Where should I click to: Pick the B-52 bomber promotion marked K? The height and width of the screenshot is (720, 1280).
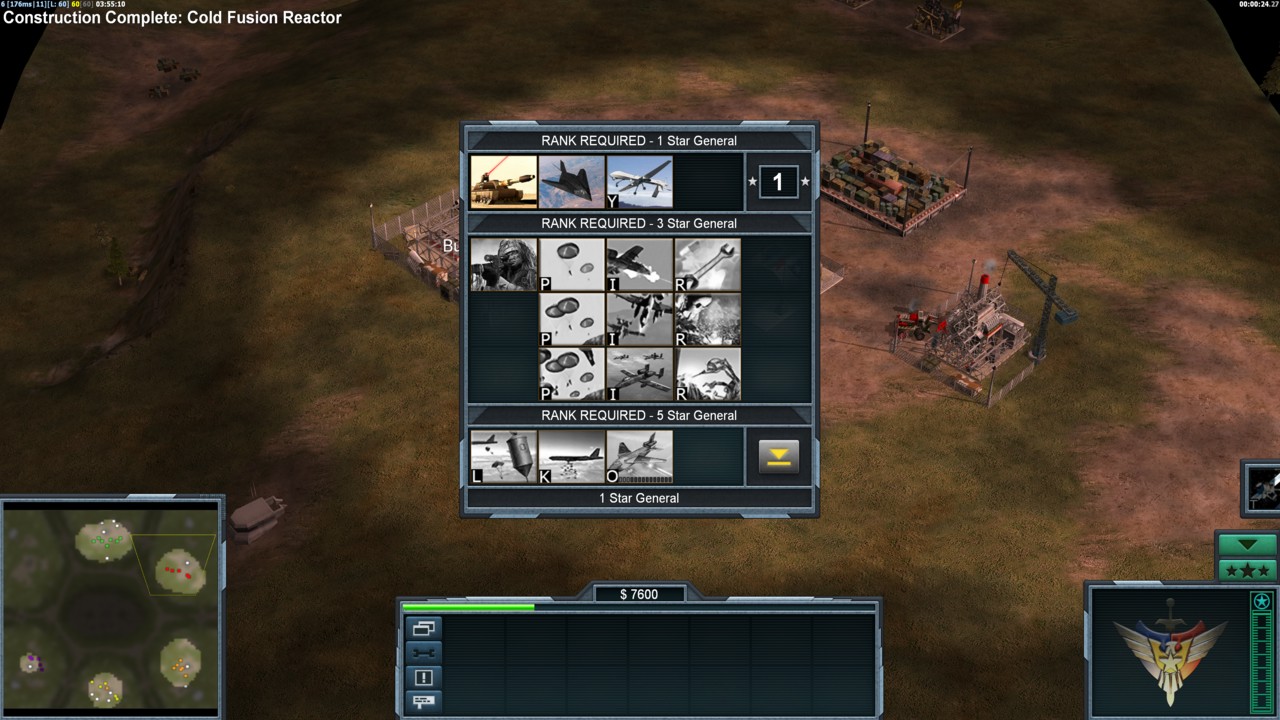coord(571,457)
